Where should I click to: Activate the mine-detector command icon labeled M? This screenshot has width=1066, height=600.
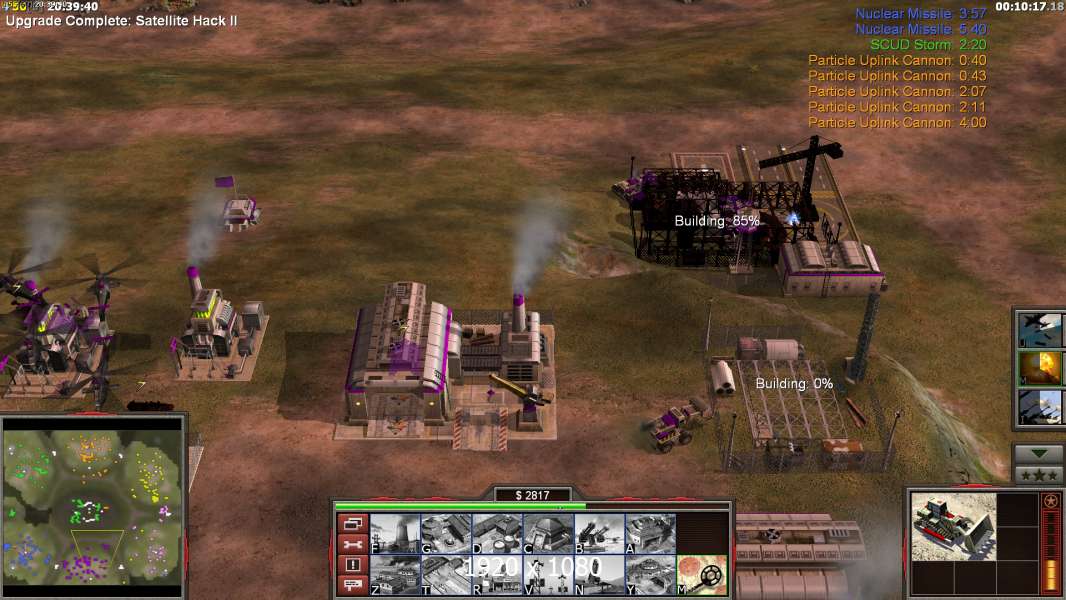[702, 575]
